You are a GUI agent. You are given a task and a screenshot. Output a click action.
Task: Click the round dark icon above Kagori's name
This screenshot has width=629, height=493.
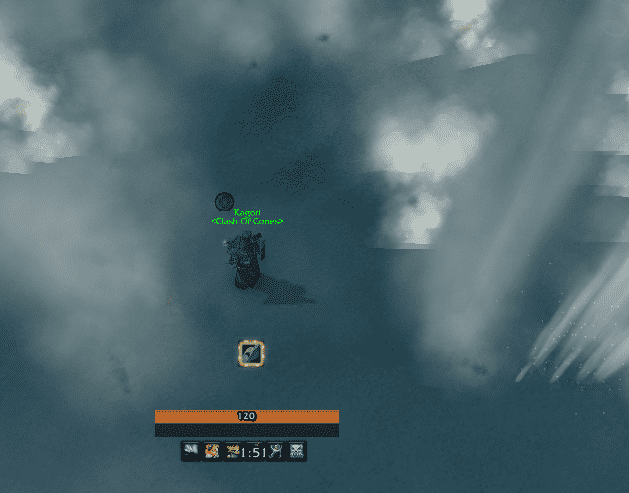(x=224, y=202)
